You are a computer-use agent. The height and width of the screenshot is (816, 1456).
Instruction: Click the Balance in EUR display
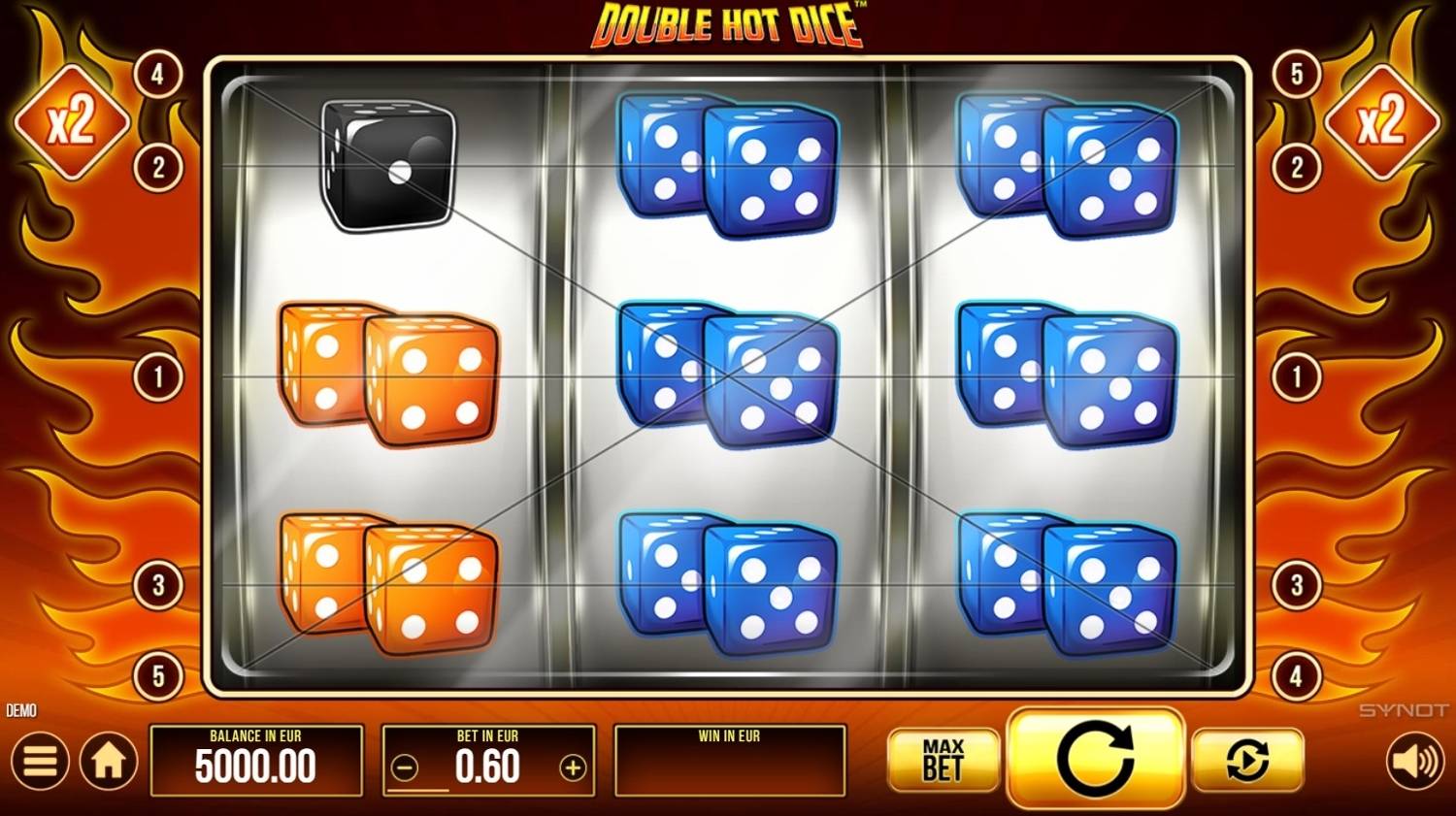256,760
